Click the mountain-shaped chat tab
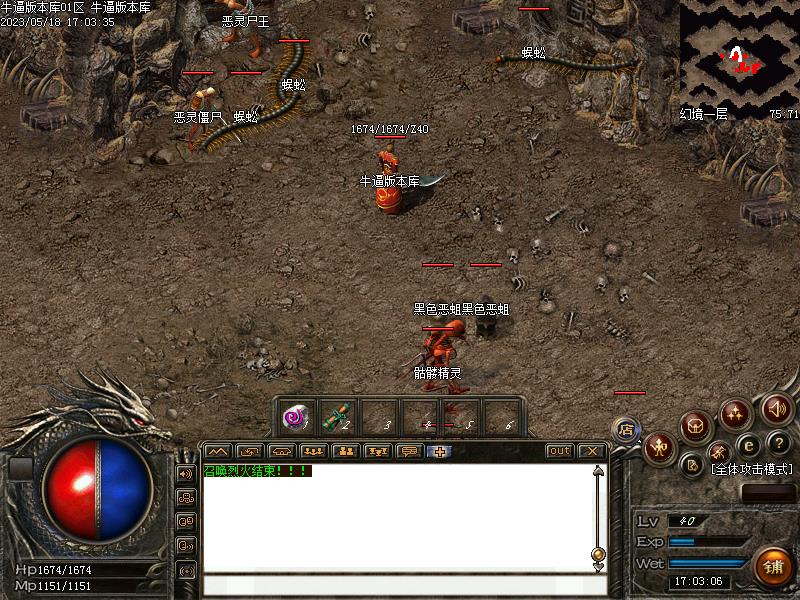Viewport: 800px width, 600px height. click(x=218, y=451)
